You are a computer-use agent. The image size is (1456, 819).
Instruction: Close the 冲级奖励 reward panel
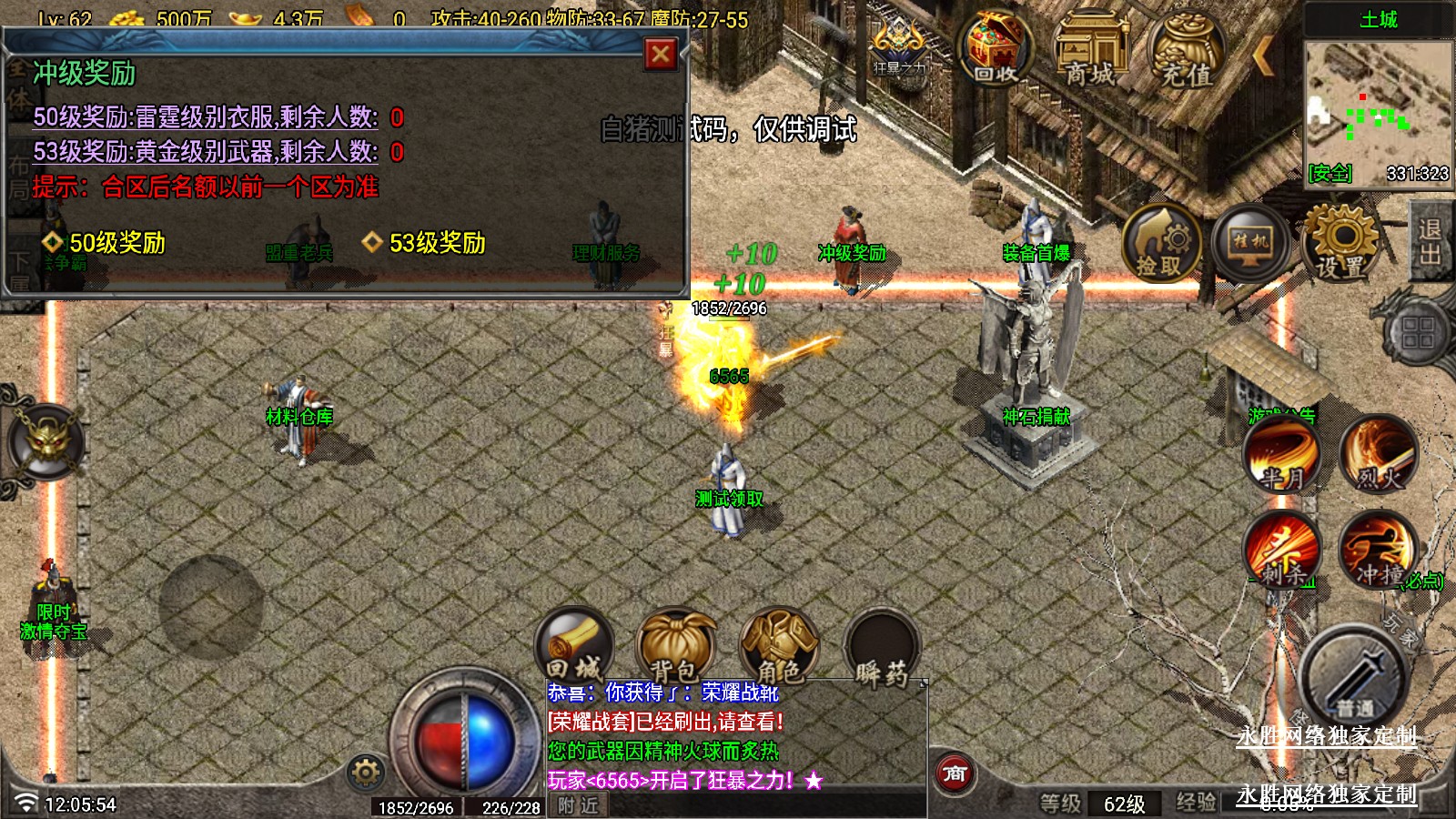[661, 55]
